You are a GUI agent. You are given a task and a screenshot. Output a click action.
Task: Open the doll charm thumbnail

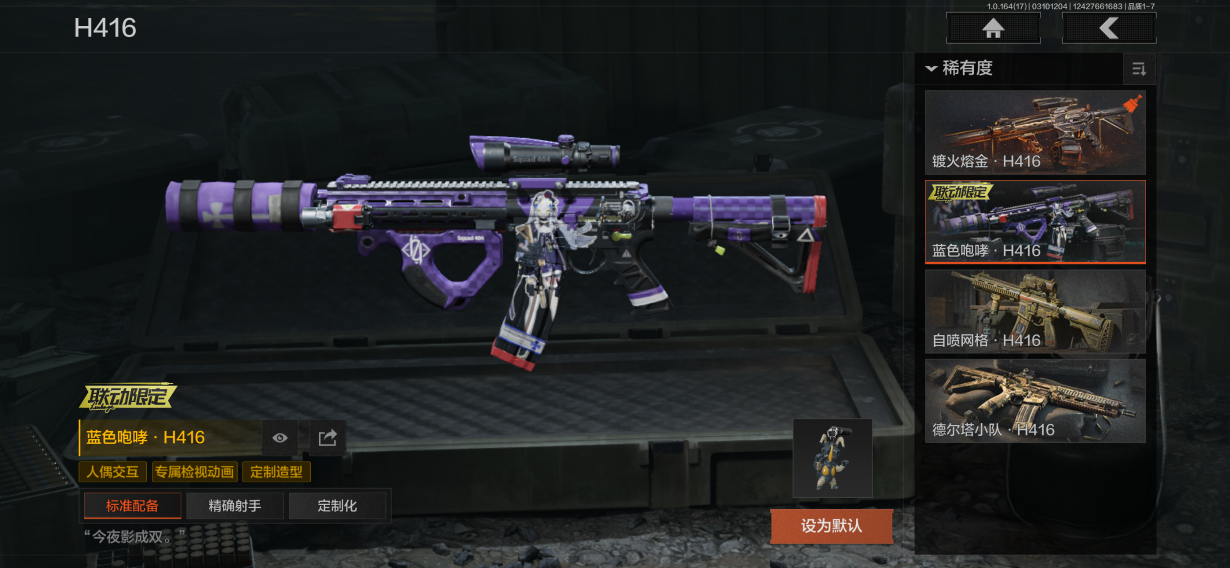click(x=832, y=458)
